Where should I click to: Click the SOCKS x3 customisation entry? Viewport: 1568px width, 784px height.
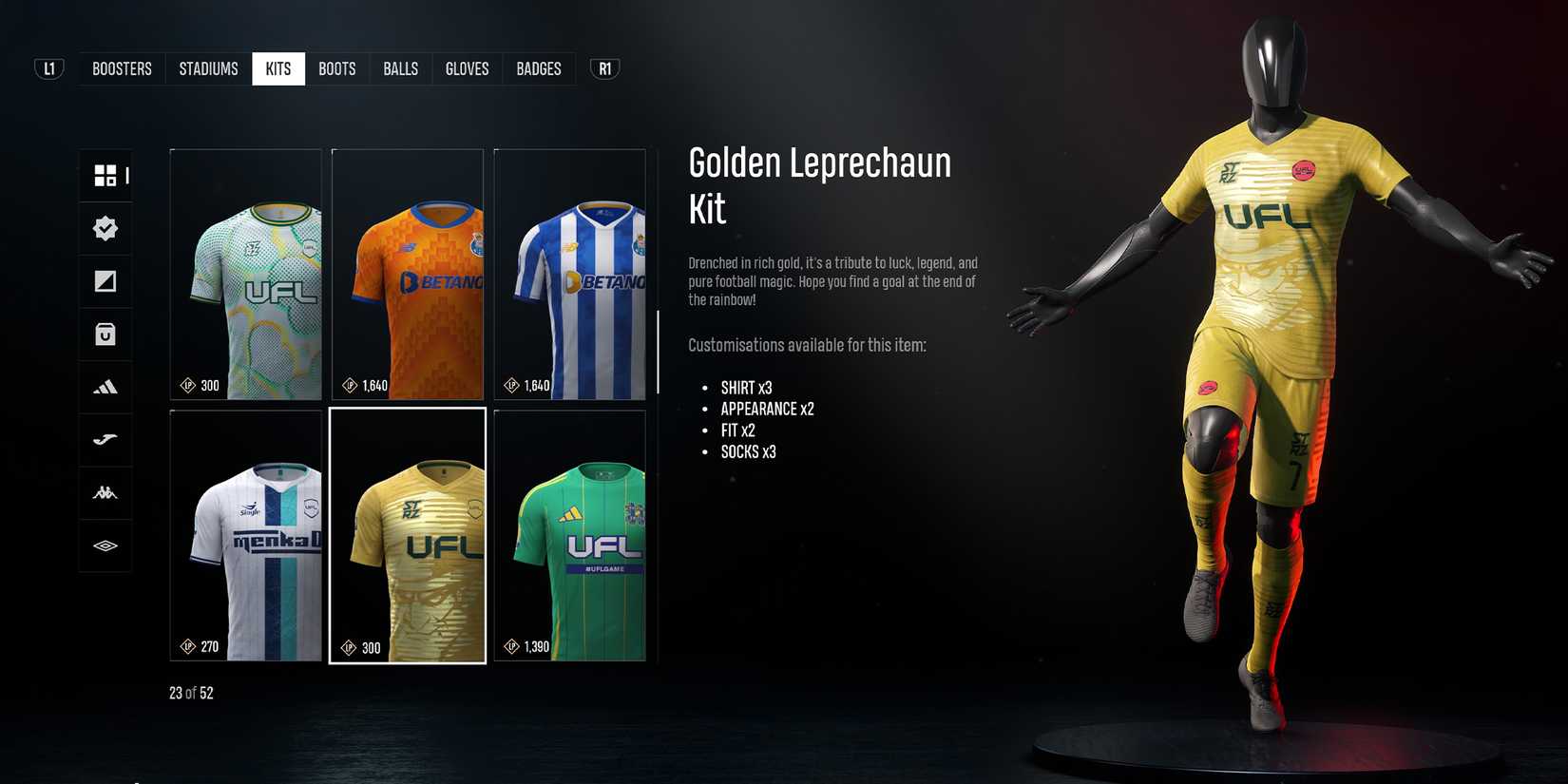coord(749,451)
